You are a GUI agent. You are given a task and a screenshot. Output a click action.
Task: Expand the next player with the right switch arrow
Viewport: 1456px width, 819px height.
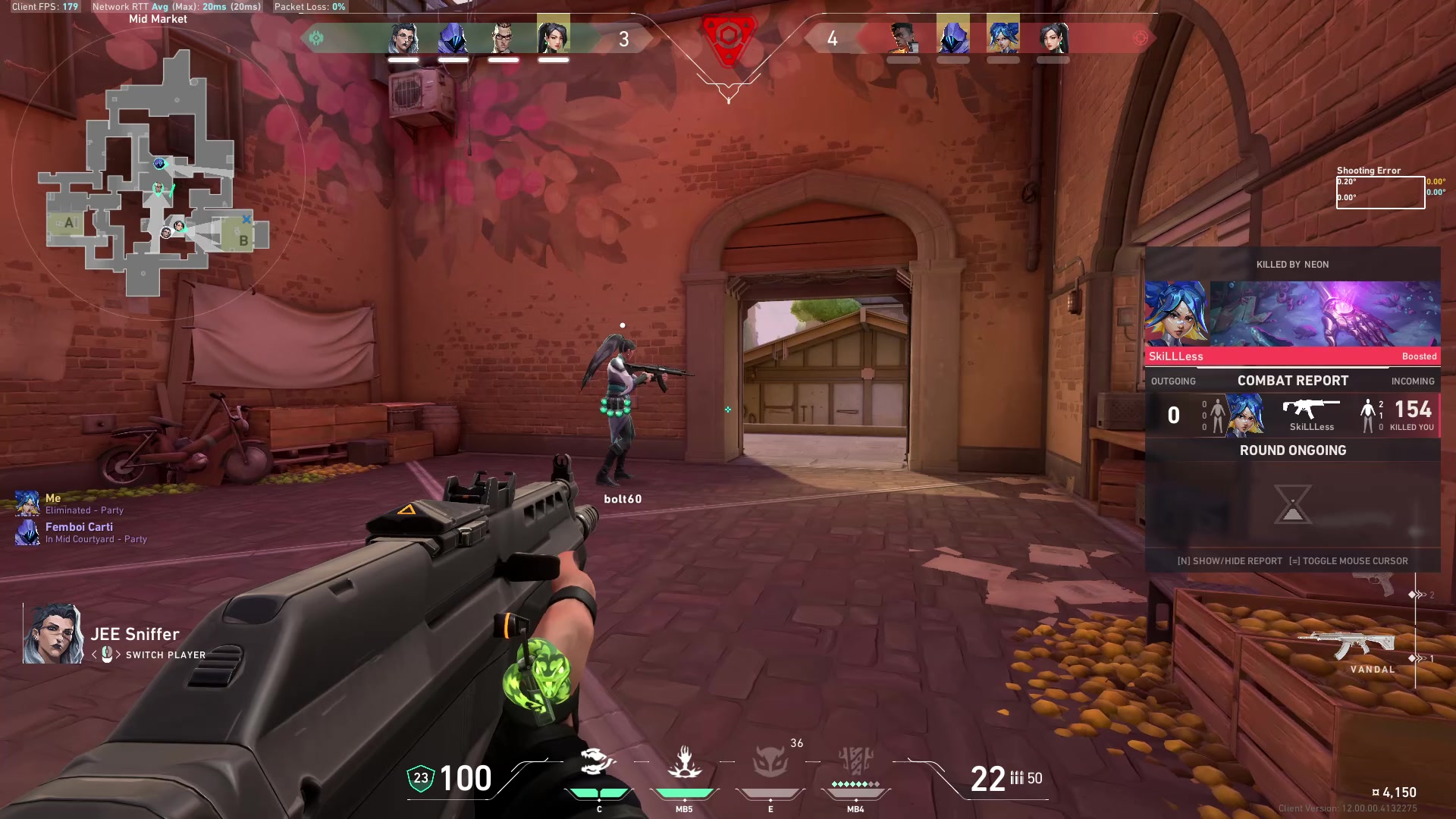pyautogui.click(x=120, y=655)
